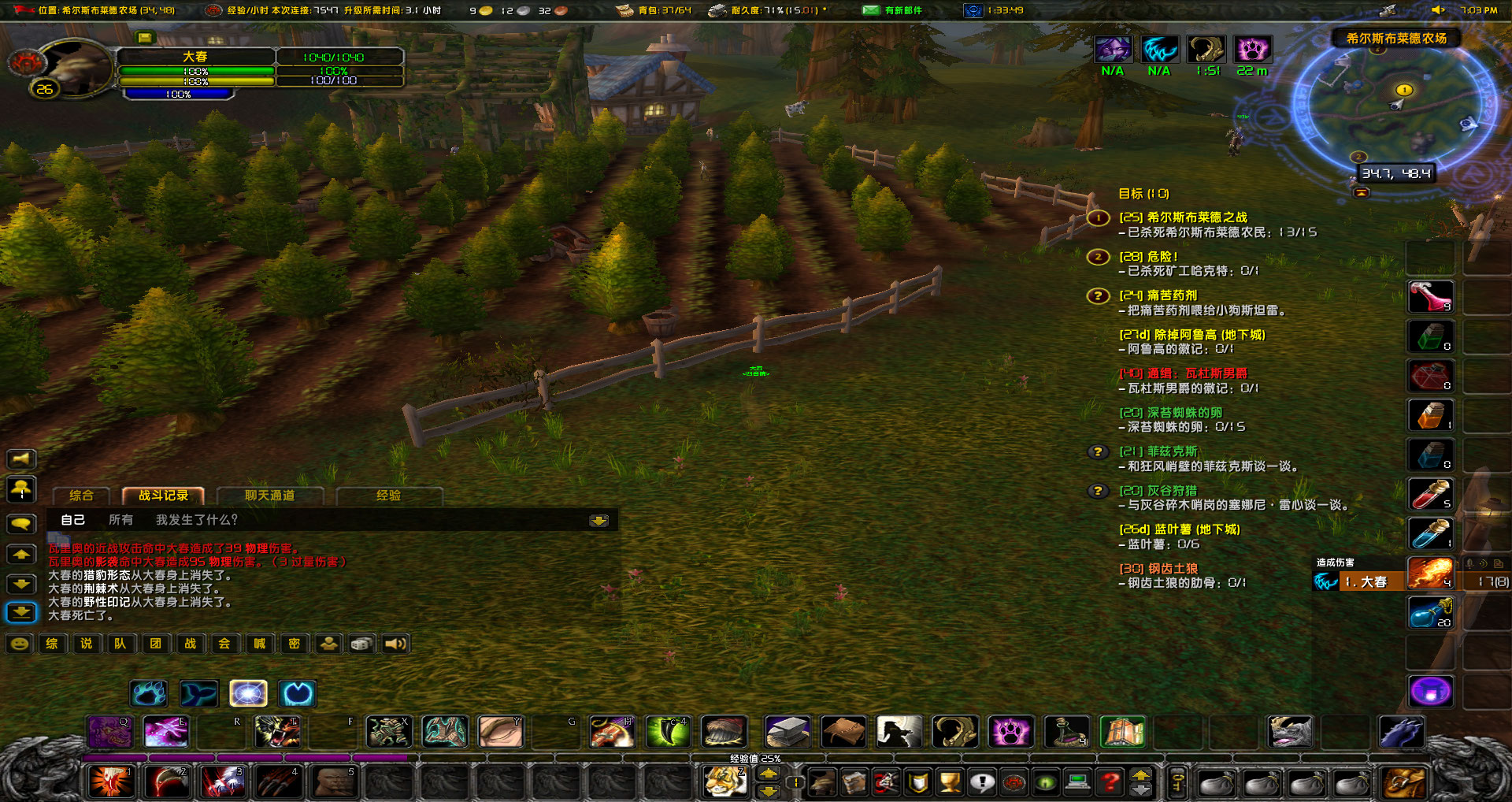Select cat form on the druid shapeshift bar
Screen dimensions: 1512x802
pyautogui.click(x=150, y=694)
